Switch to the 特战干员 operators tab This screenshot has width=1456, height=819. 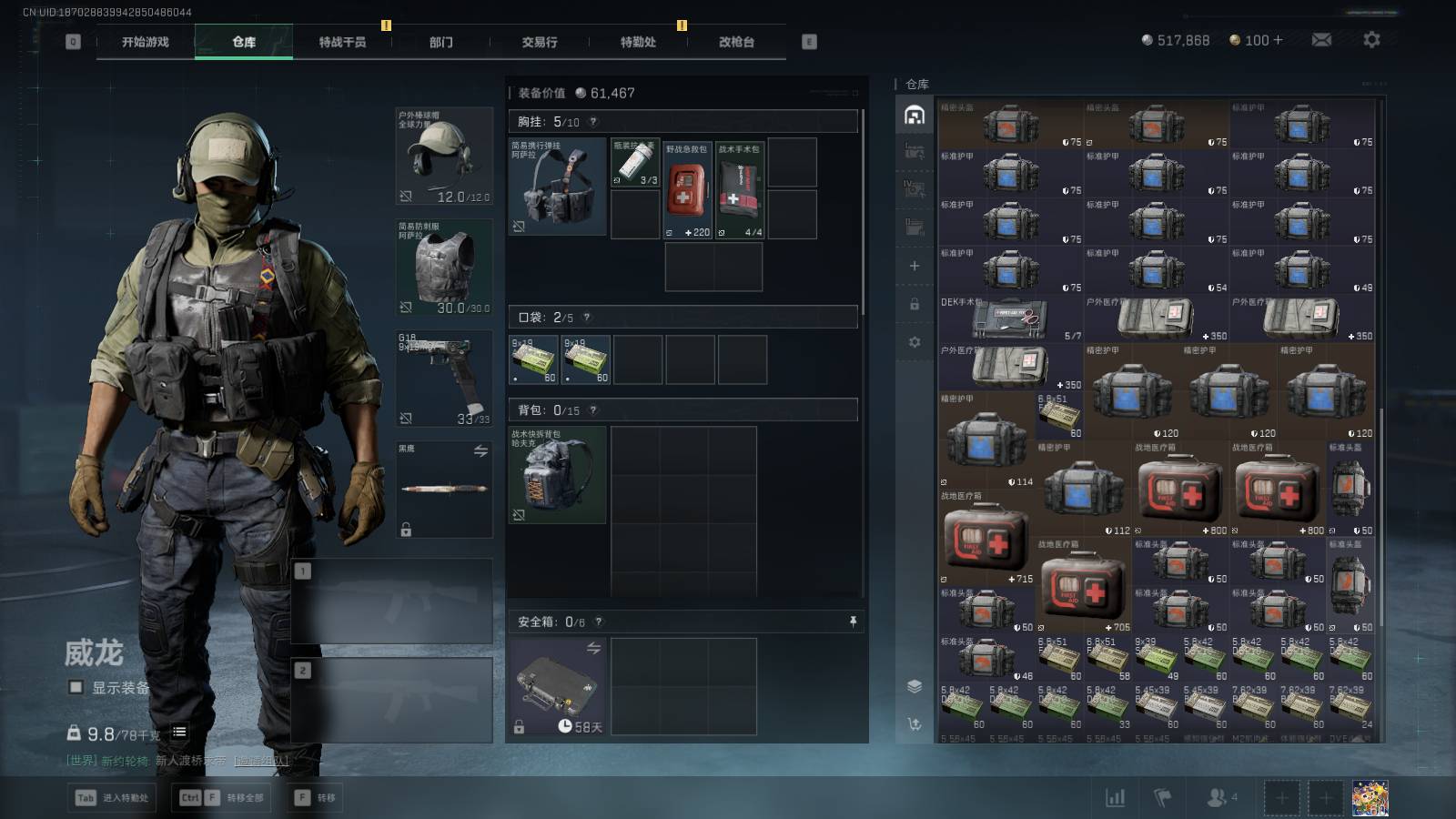342,42
